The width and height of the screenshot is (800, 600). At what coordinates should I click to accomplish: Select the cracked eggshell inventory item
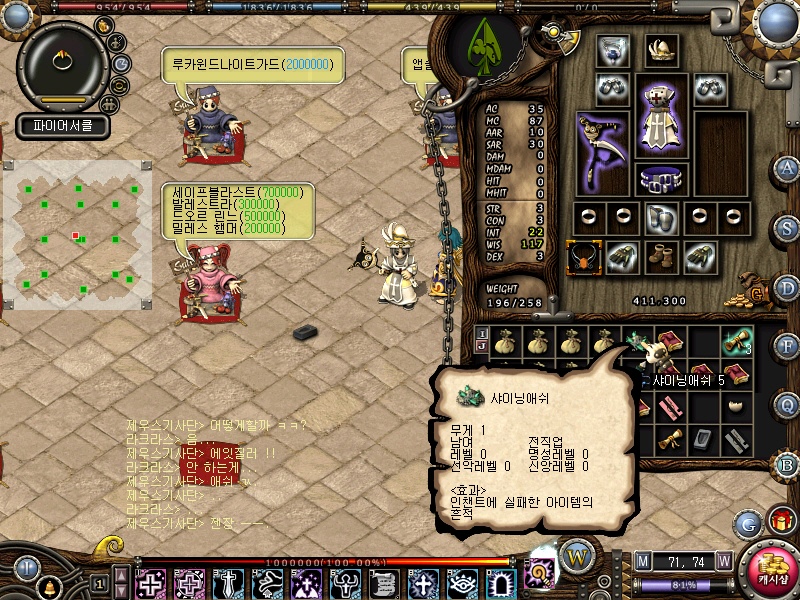click(x=738, y=406)
